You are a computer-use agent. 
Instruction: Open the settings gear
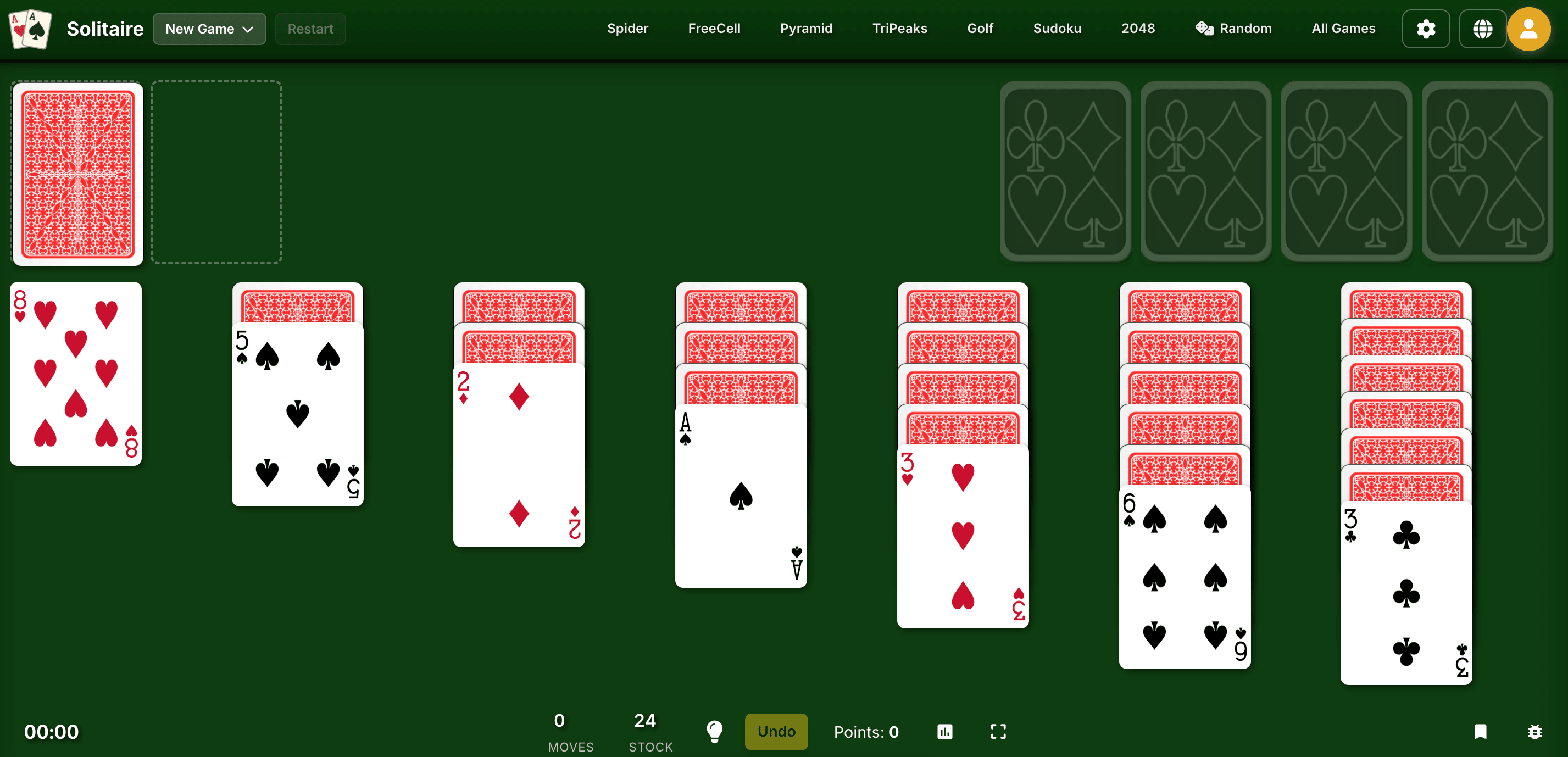pyautogui.click(x=1426, y=28)
